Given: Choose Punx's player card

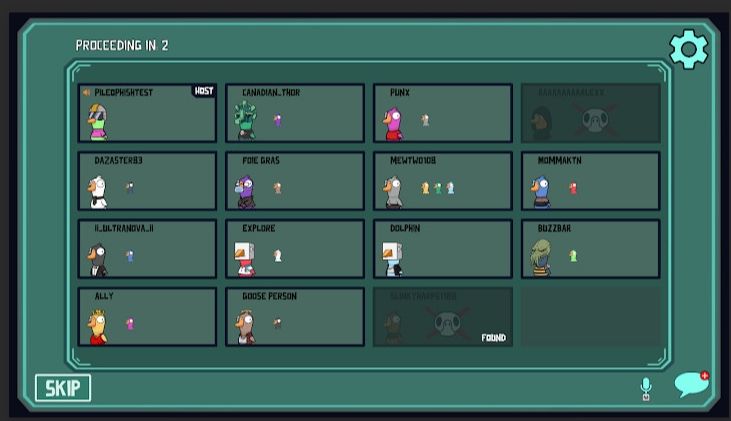Looking at the screenshot, I should (x=443, y=113).
